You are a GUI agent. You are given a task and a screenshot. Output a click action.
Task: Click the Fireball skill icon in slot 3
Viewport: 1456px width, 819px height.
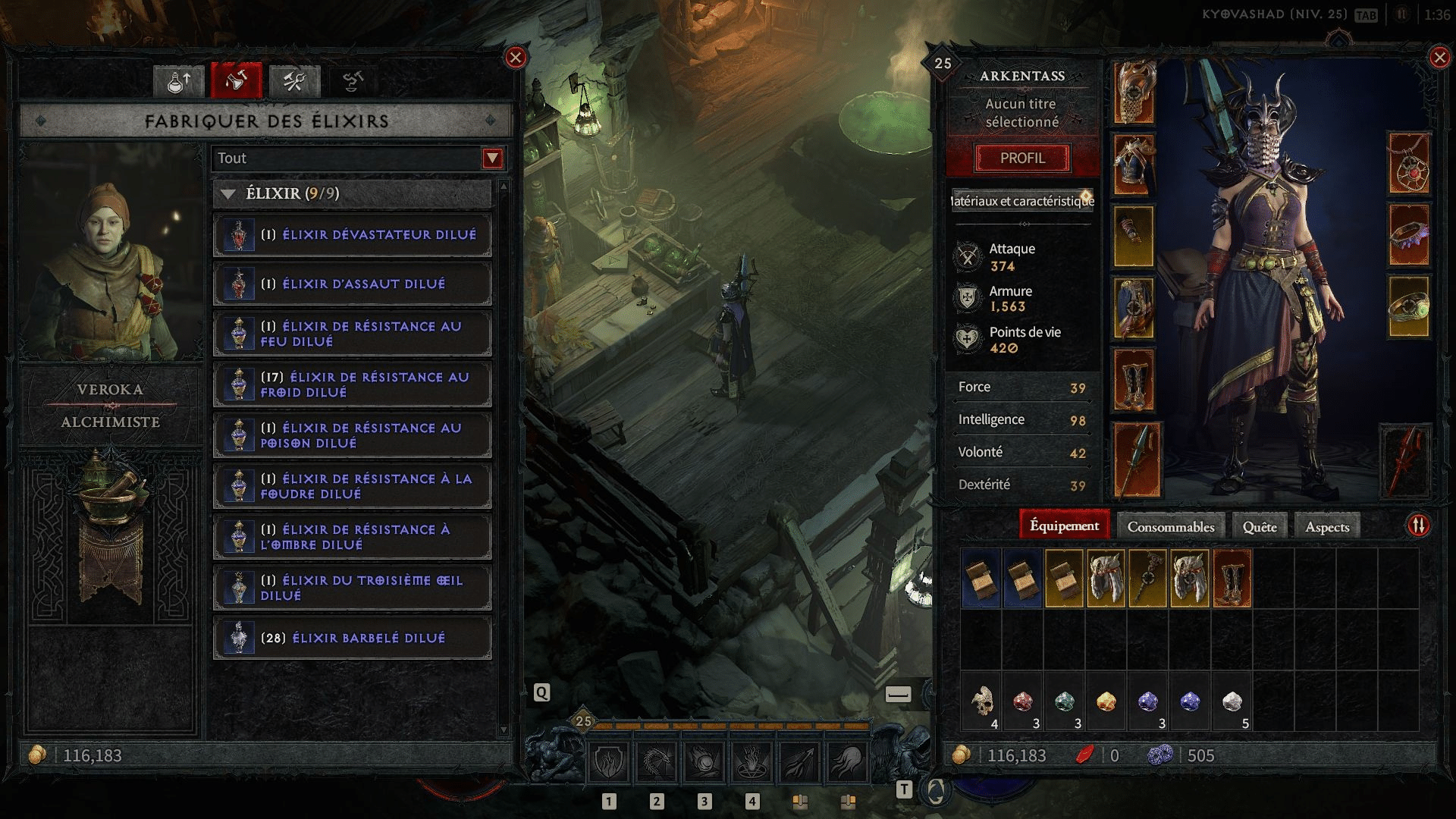705,761
